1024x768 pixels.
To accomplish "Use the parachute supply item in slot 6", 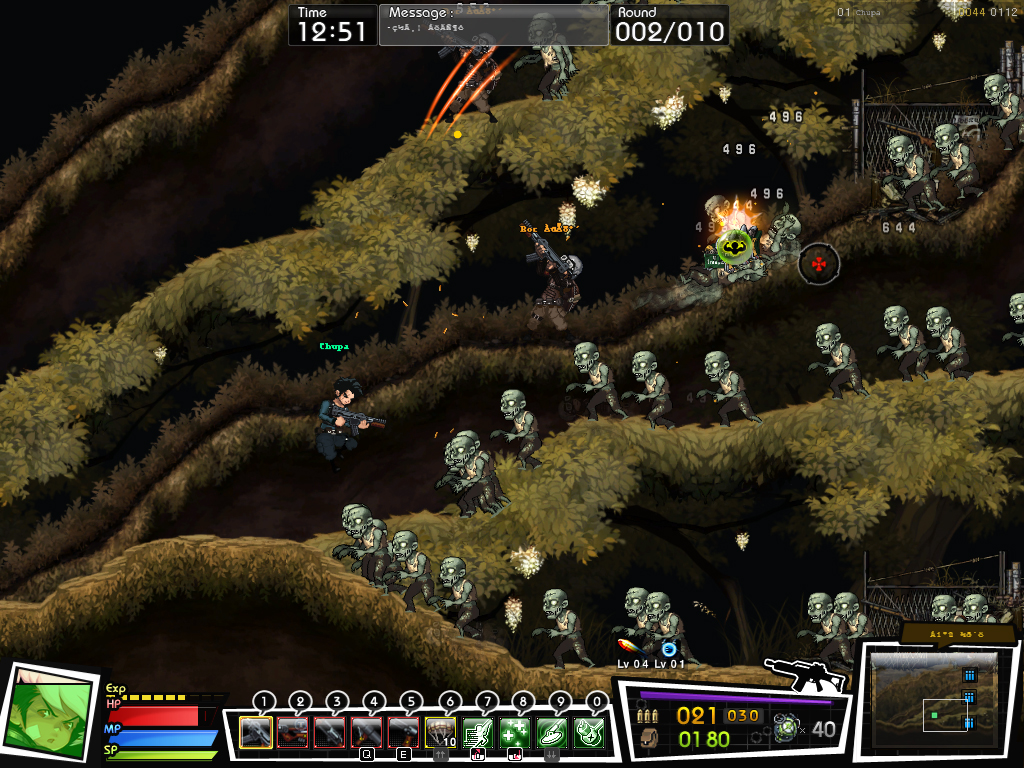I will click(440, 732).
